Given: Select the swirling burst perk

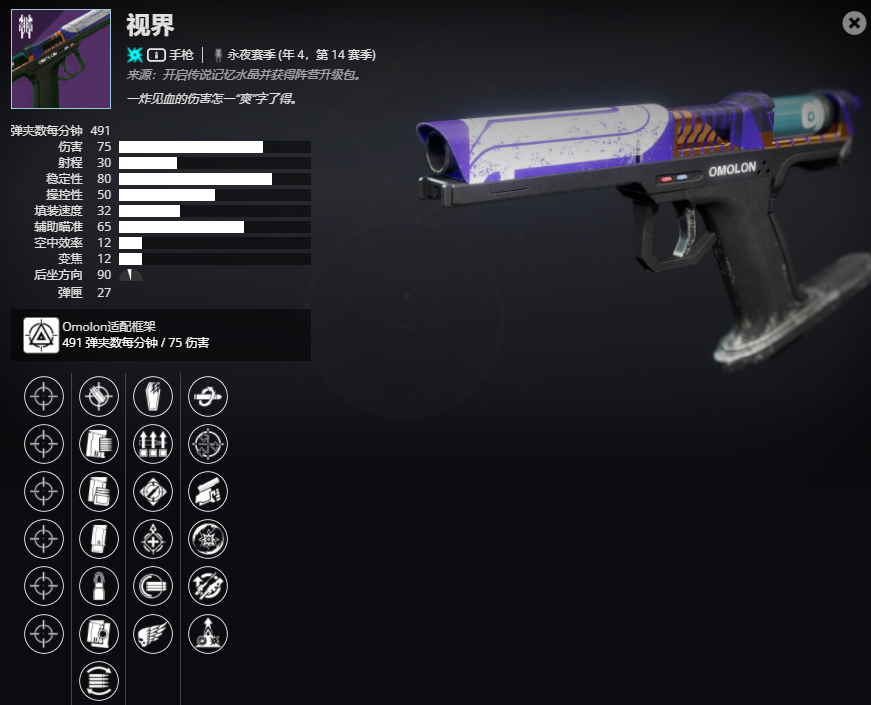Looking at the screenshot, I should coord(207,538).
